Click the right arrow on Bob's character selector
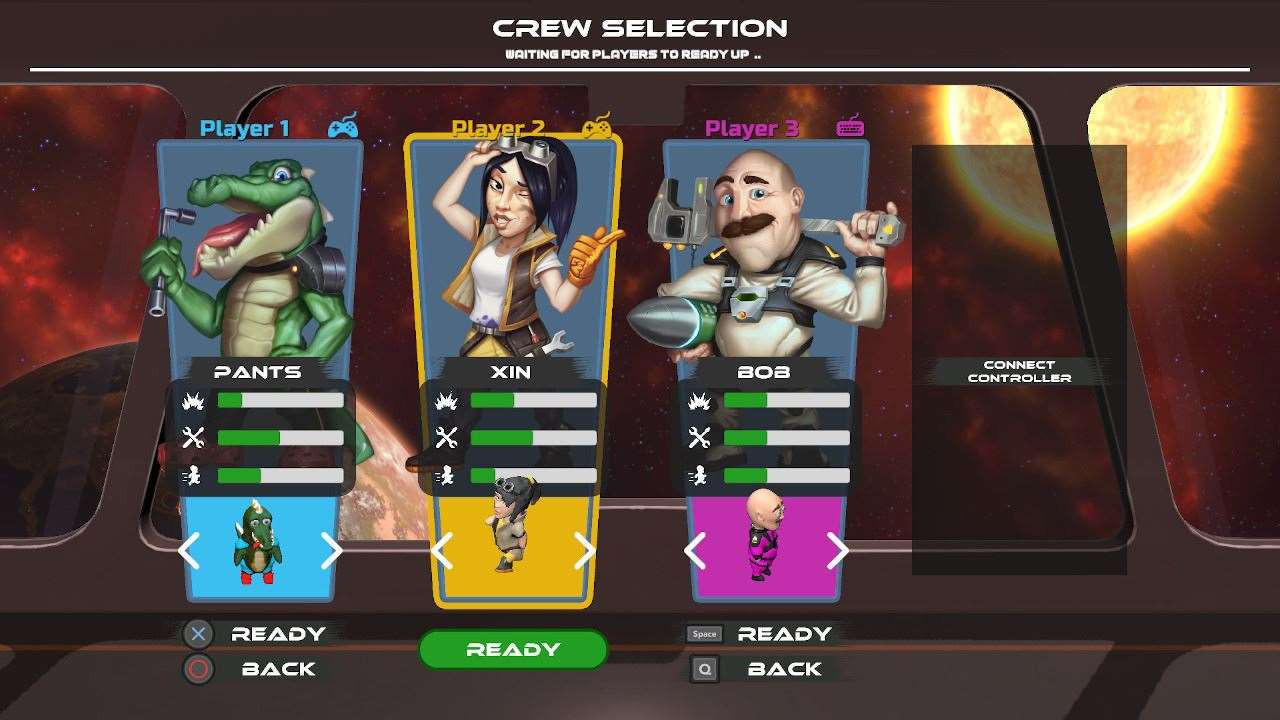1280x720 pixels. click(837, 551)
